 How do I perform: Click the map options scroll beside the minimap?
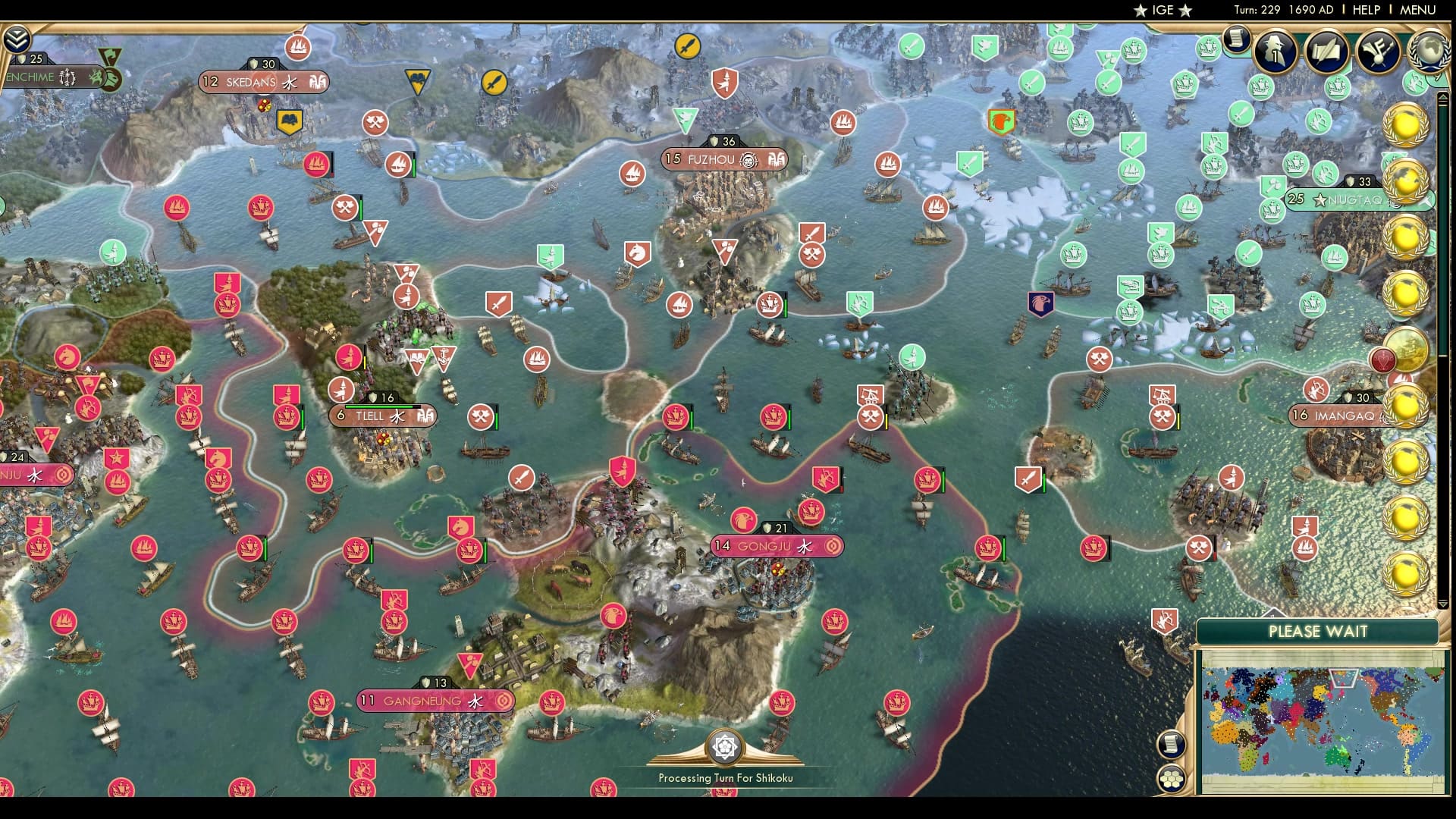coord(1170,745)
